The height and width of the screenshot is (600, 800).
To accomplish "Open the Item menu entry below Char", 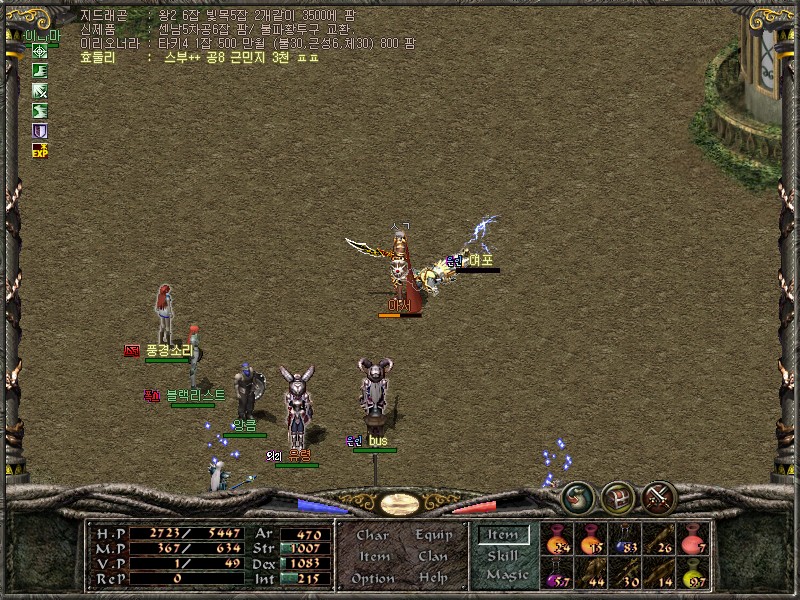I will click(374, 556).
